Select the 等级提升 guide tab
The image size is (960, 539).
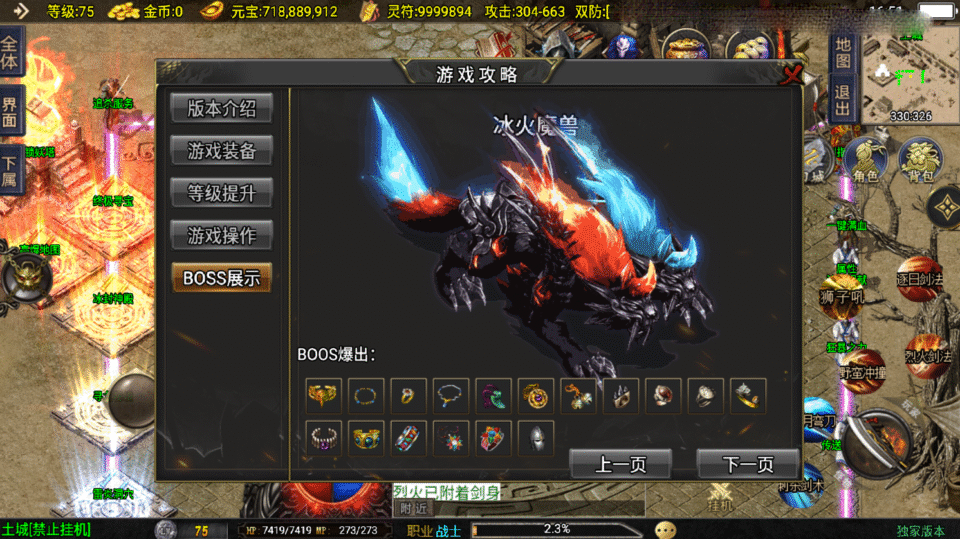(x=221, y=192)
